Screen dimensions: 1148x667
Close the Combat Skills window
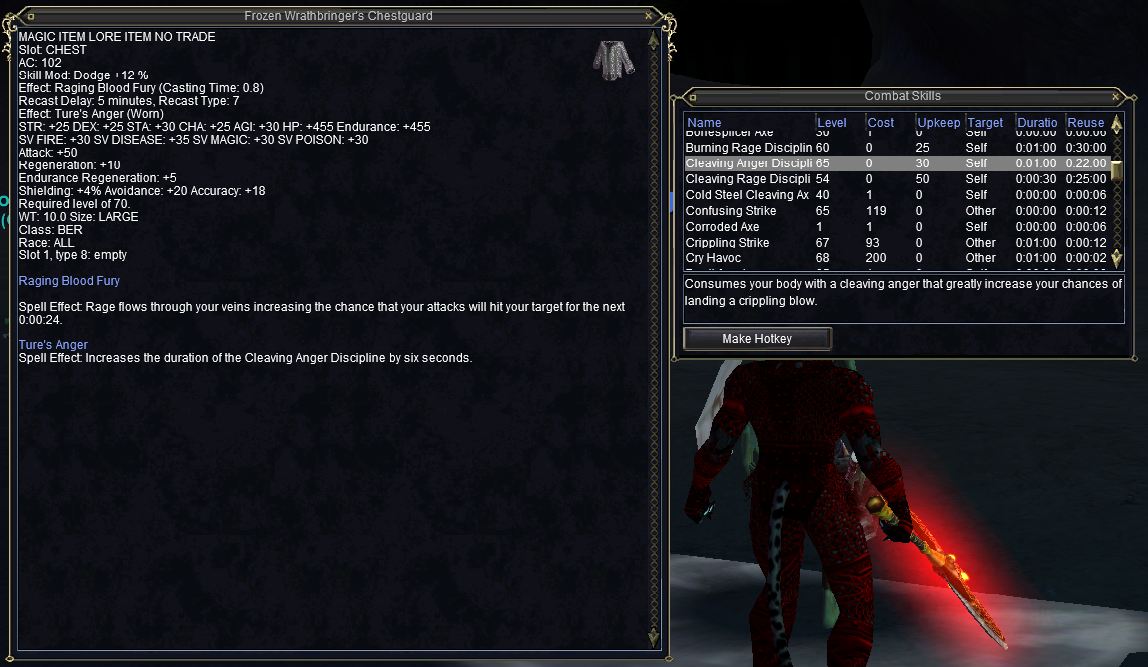(x=1115, y=96)
